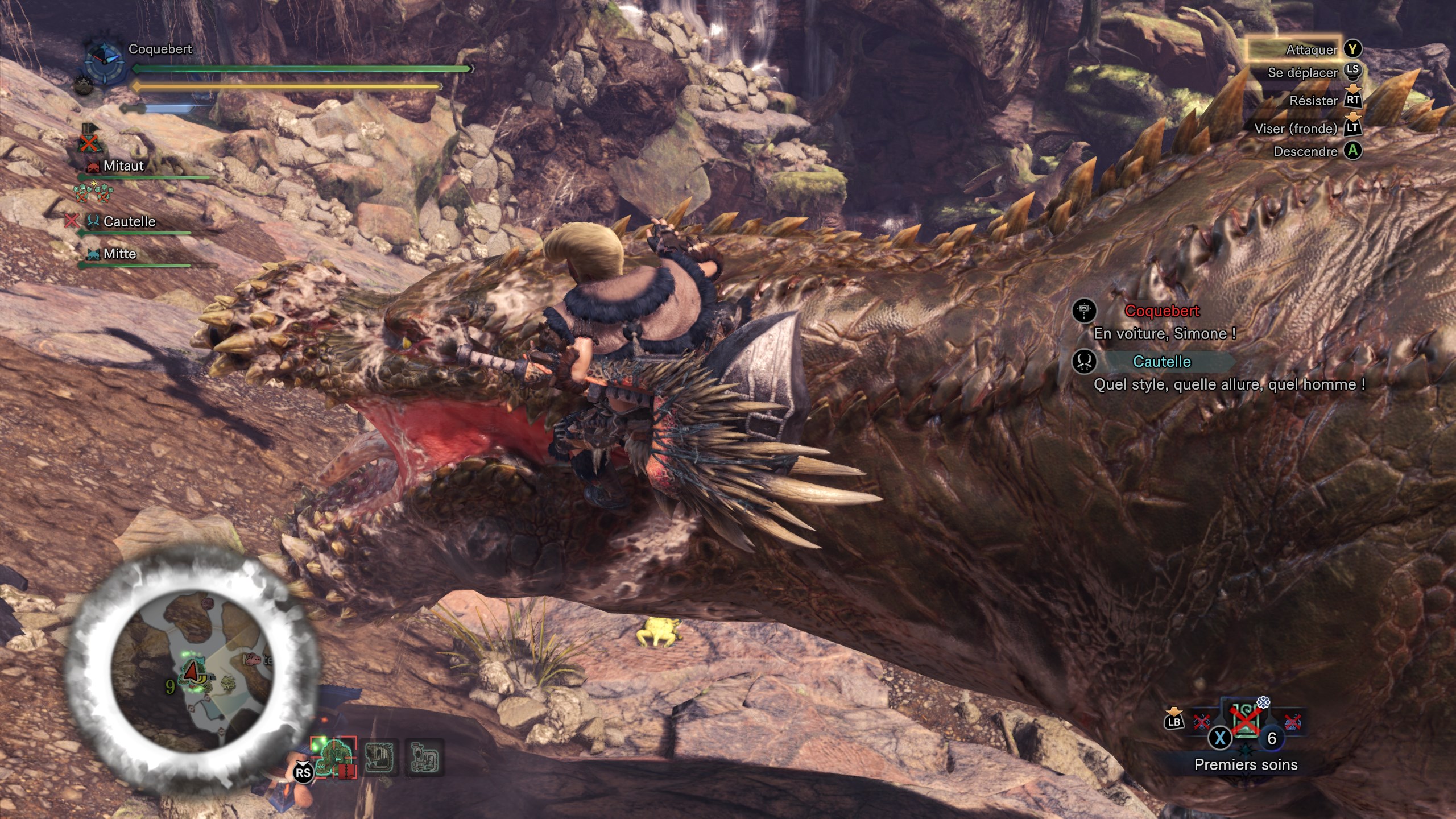Select party member Cautelle in list
The width and height of the screenshot is (1456, 819).
(129, 221)
